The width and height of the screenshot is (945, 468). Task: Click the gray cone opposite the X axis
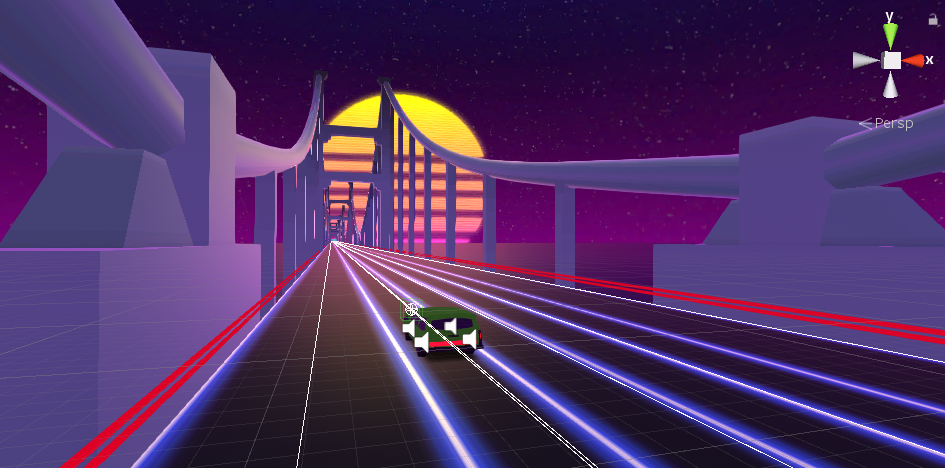(866, 61)
